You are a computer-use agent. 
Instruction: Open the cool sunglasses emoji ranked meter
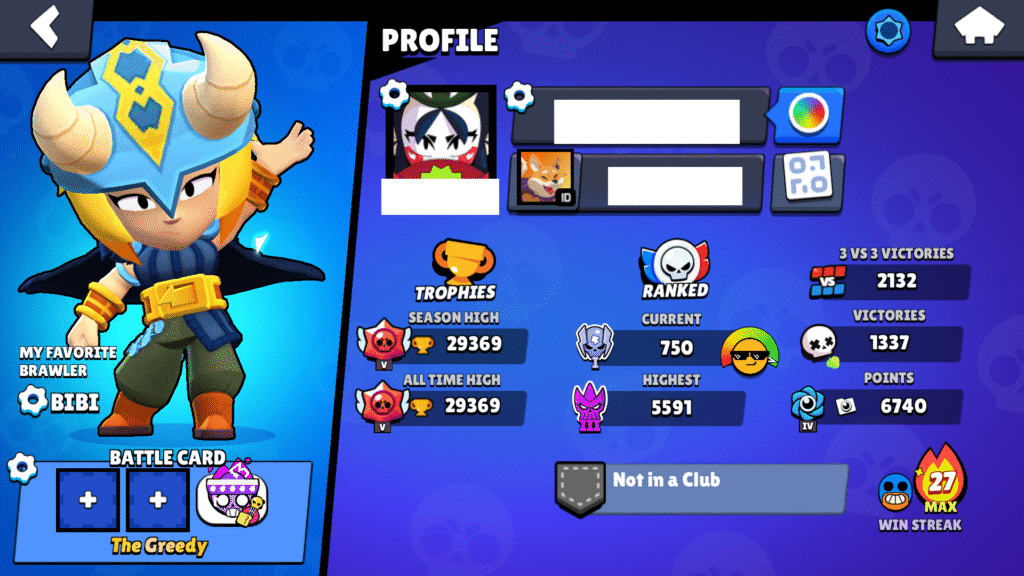750,352
